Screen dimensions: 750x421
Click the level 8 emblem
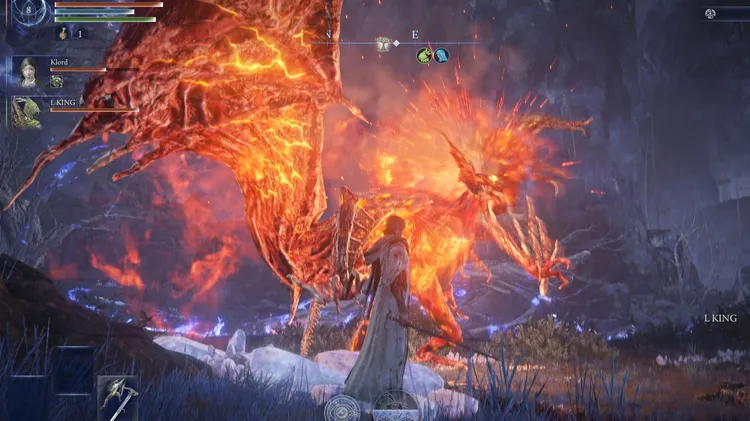click(28, 11)
